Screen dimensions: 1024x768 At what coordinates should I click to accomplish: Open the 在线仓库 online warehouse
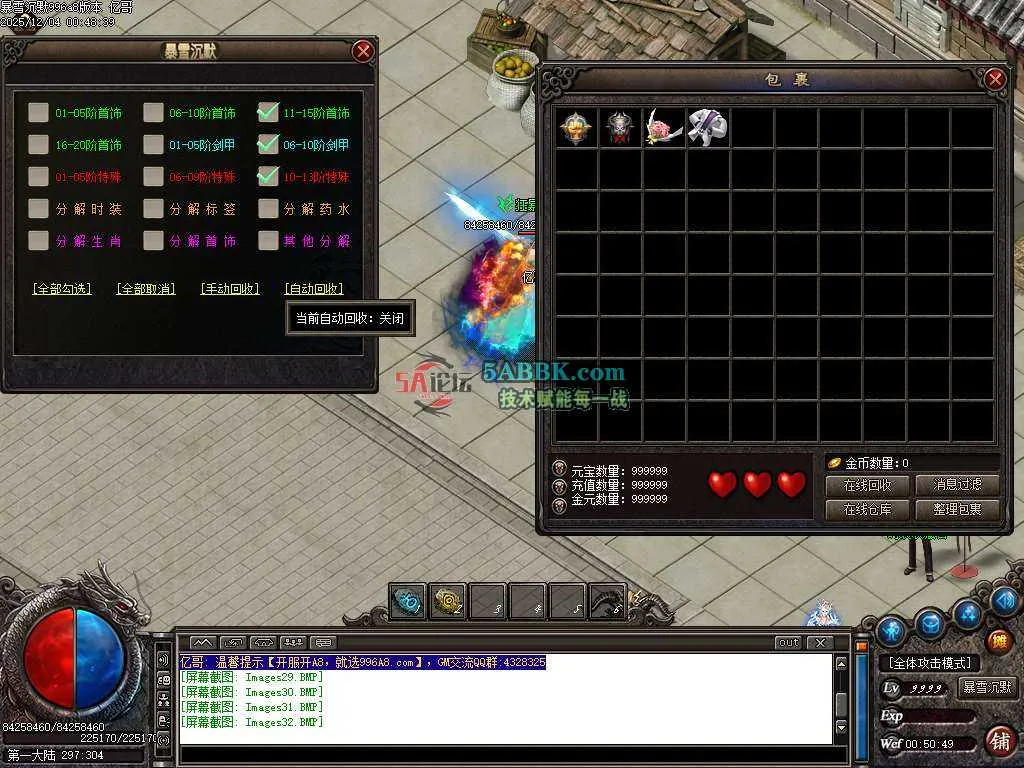[867, 509]
